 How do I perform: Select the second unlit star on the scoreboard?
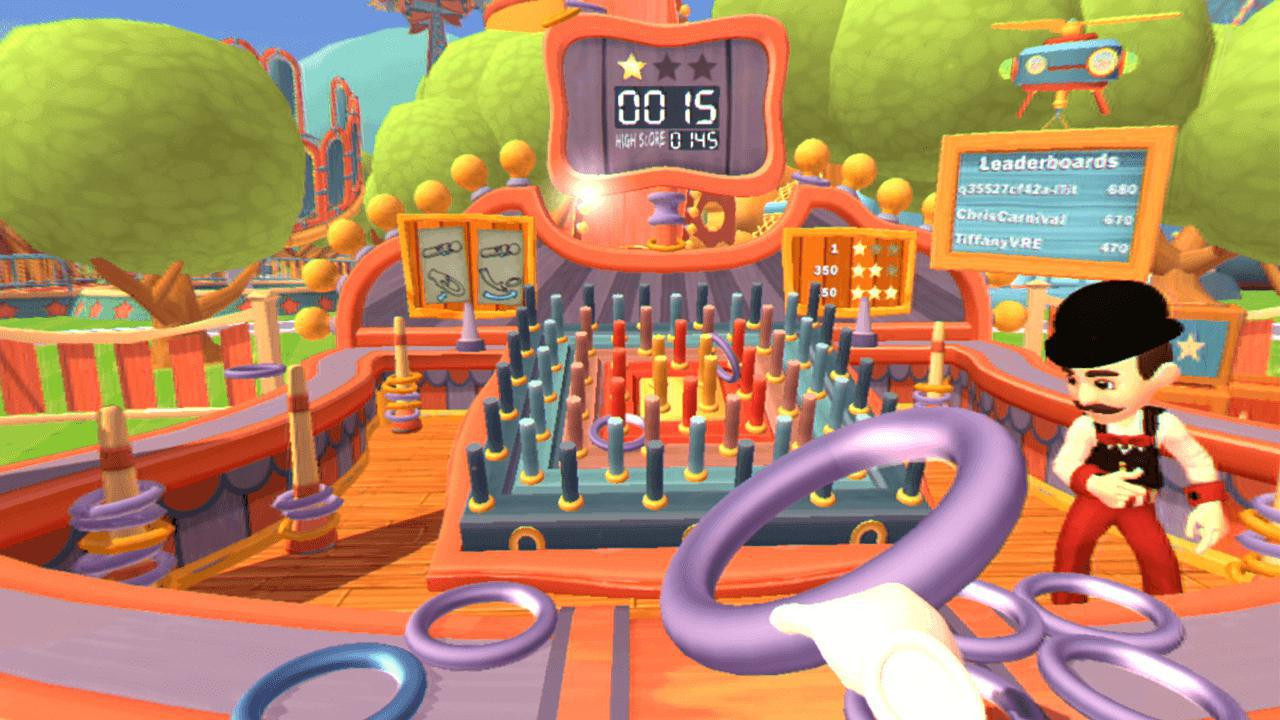(x=665, y=66)
